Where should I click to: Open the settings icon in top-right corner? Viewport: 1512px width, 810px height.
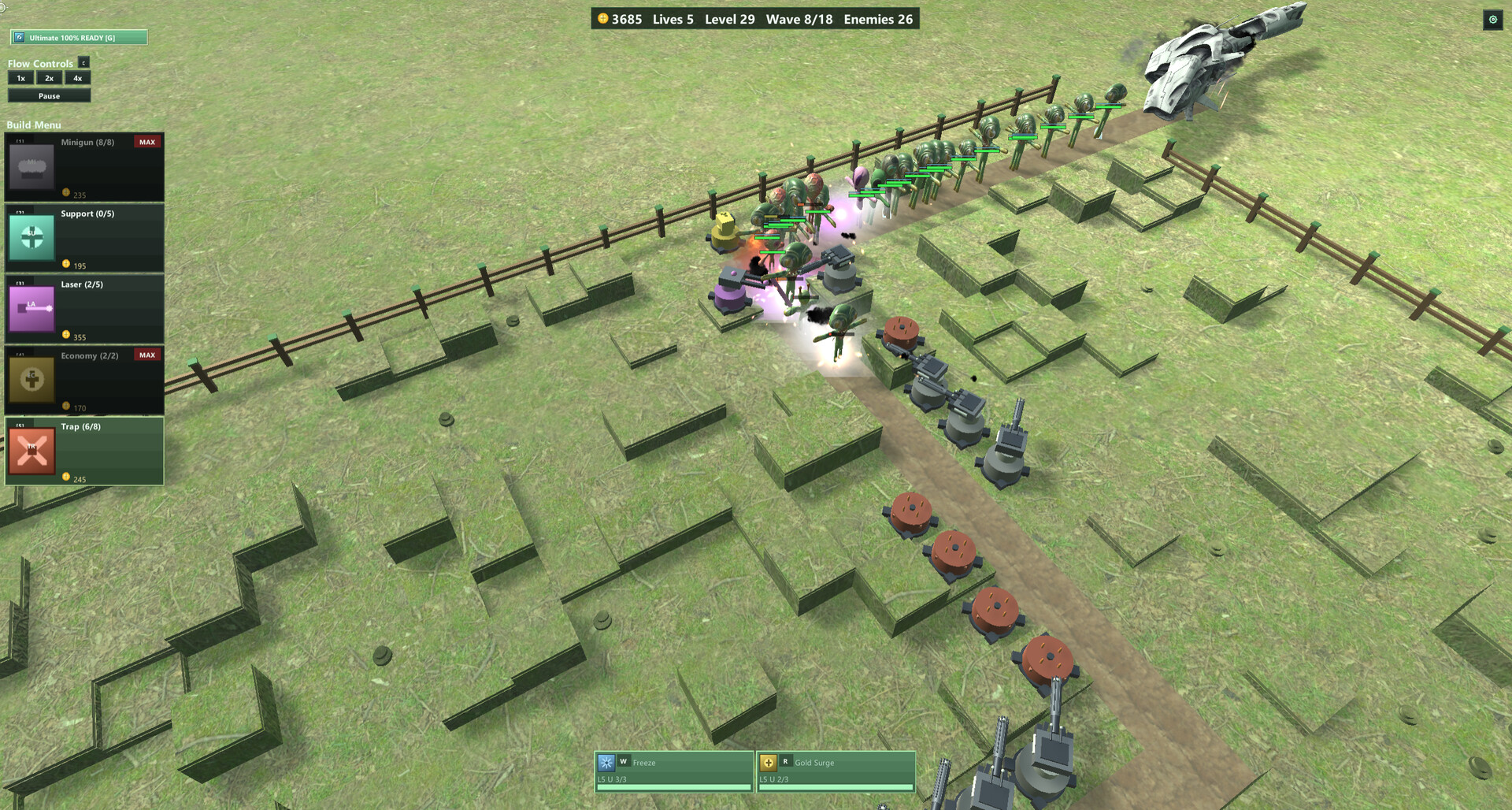(1492, 20)
